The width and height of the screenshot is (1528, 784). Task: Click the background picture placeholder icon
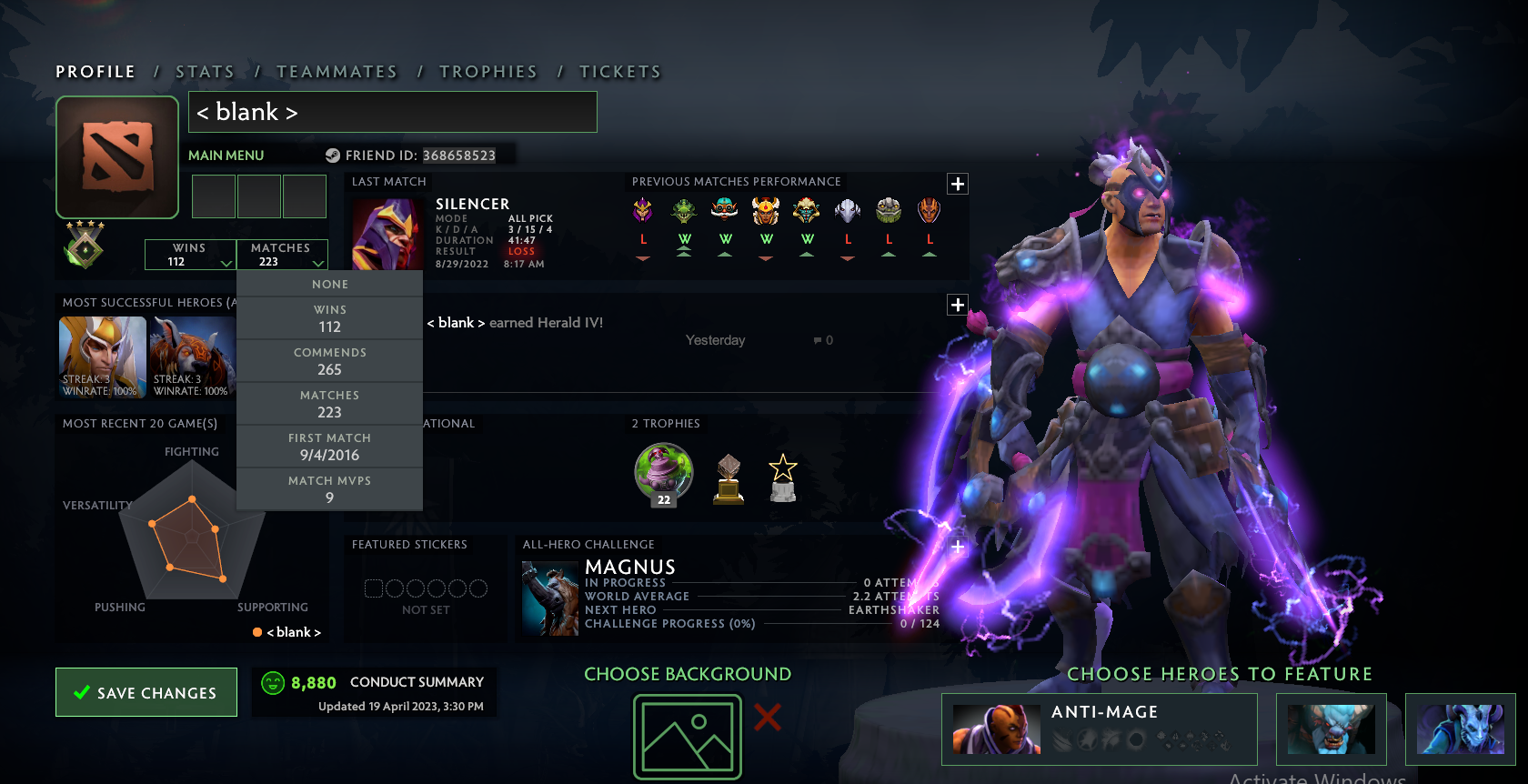coord(687,736)
